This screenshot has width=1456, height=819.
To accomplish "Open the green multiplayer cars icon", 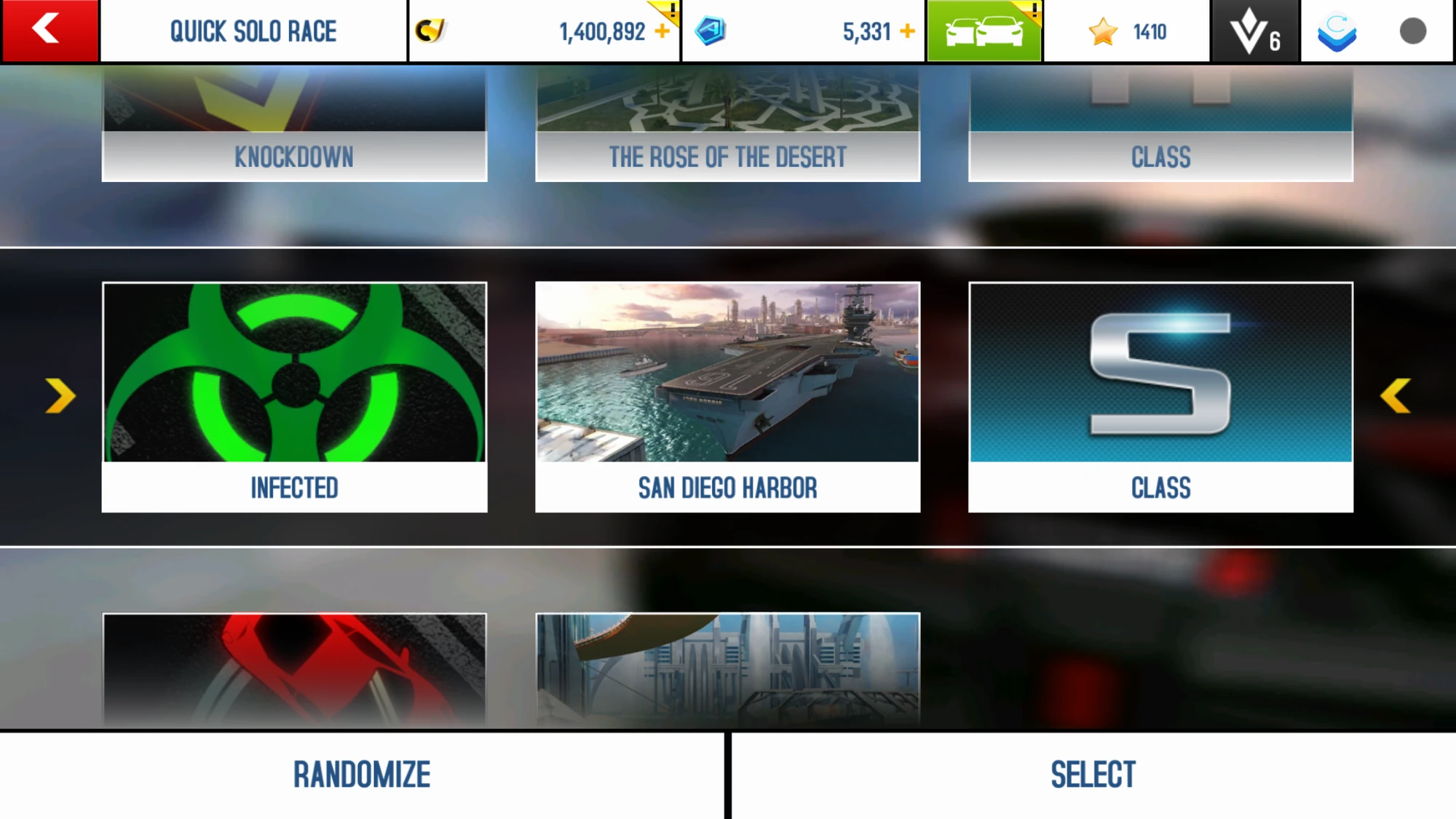I will (984, 31).
